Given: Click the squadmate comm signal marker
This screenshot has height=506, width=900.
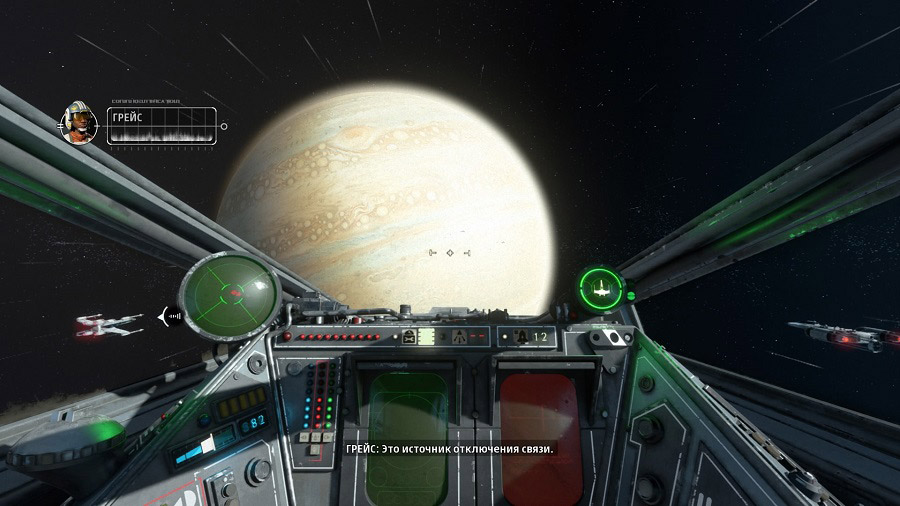Looking at the screenshot, I should tap(169, 318).
